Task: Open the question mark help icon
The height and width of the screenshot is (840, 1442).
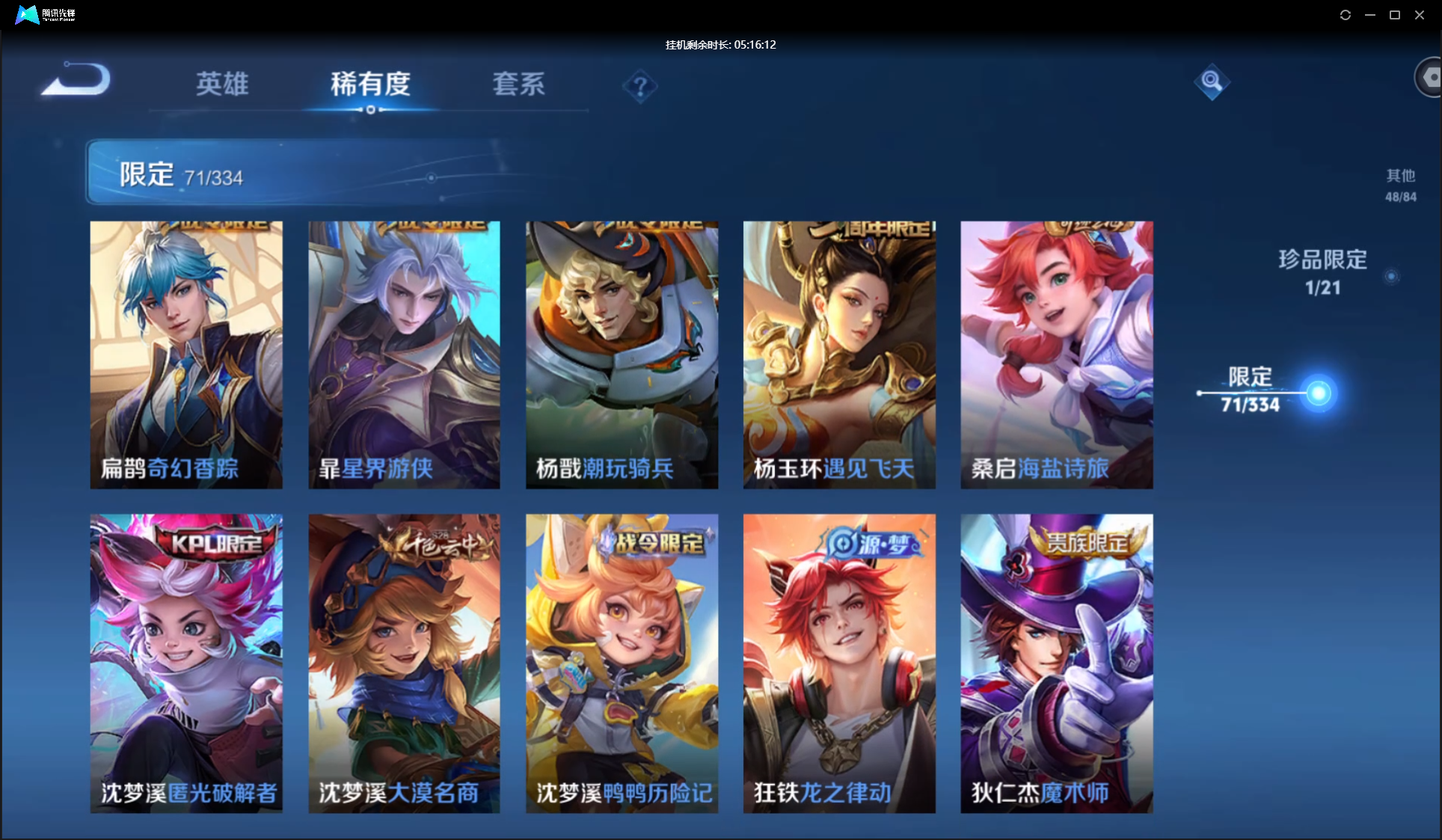Action: 639,88
